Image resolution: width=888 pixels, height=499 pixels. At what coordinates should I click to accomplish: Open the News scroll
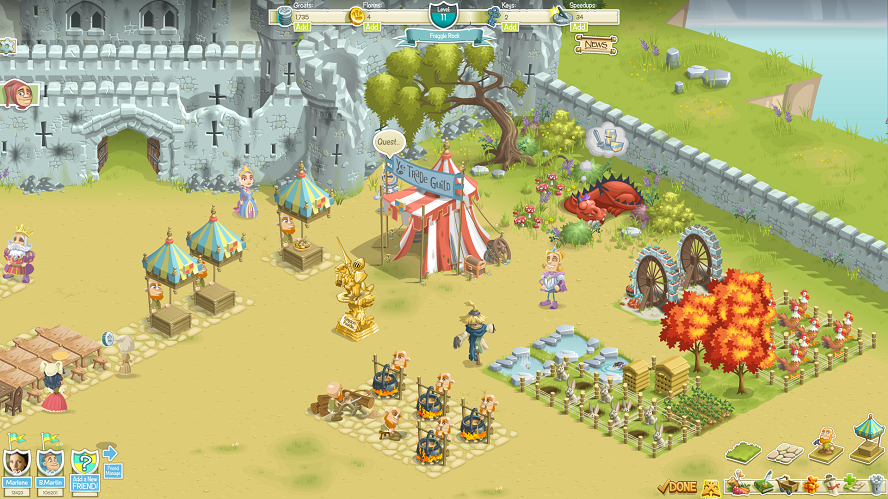click(x=596, y=45)
